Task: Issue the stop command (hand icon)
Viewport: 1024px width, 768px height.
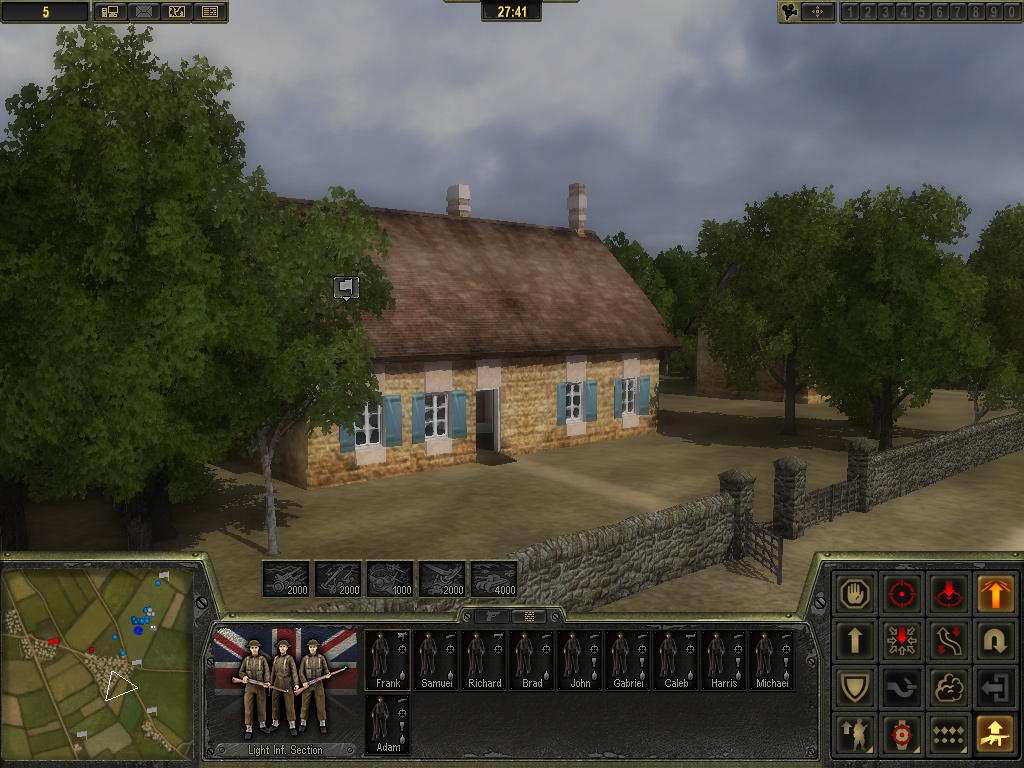Action: [x=855, y=593]
